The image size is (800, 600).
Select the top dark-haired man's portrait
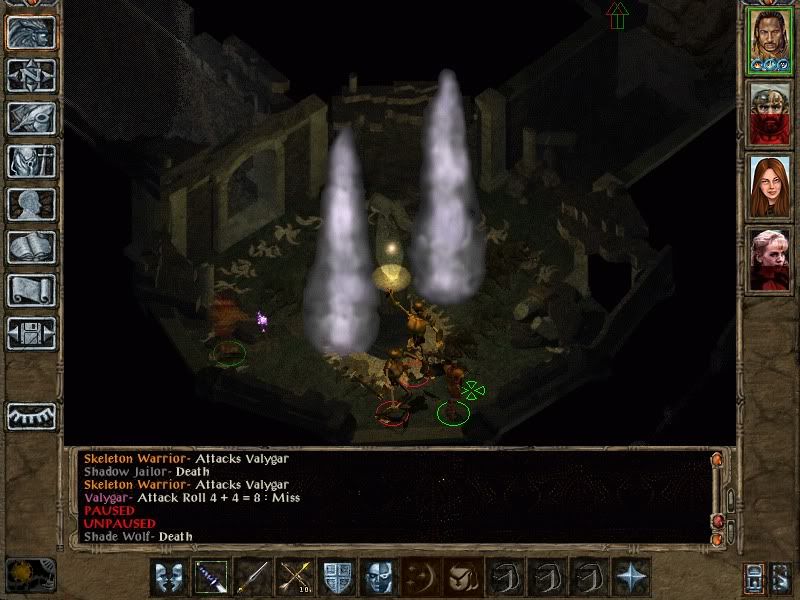(771, 40)
